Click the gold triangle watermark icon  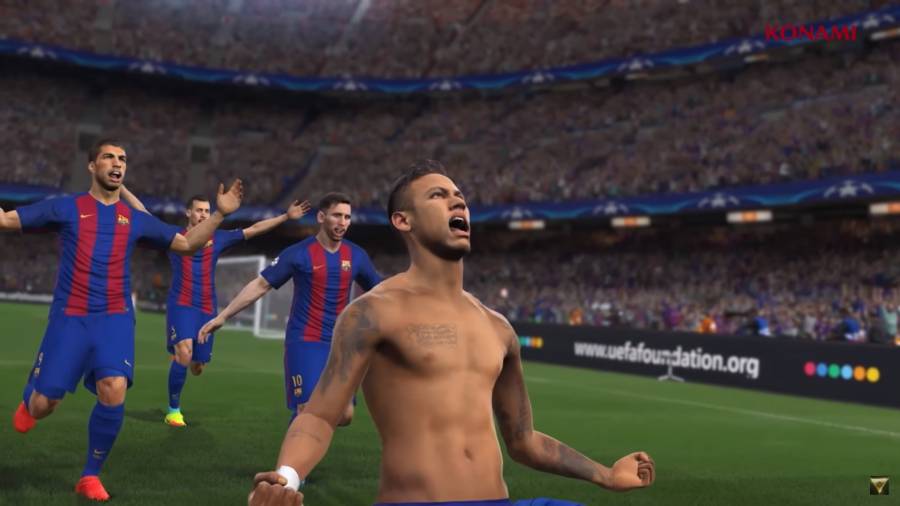click(879, 485)
